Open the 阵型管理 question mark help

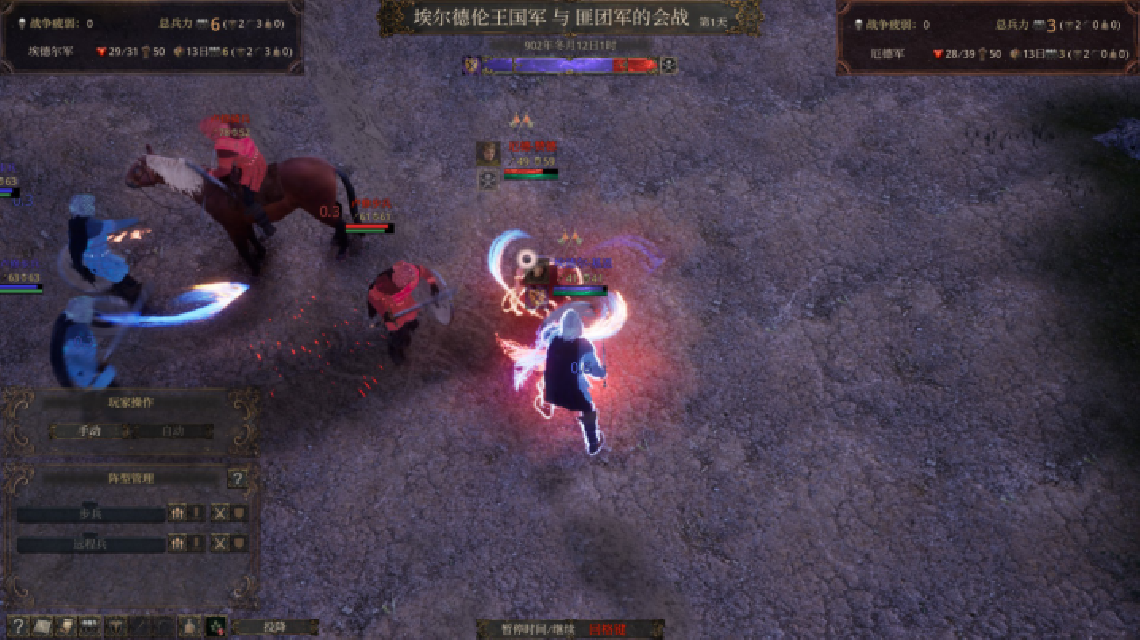point(237,479)
